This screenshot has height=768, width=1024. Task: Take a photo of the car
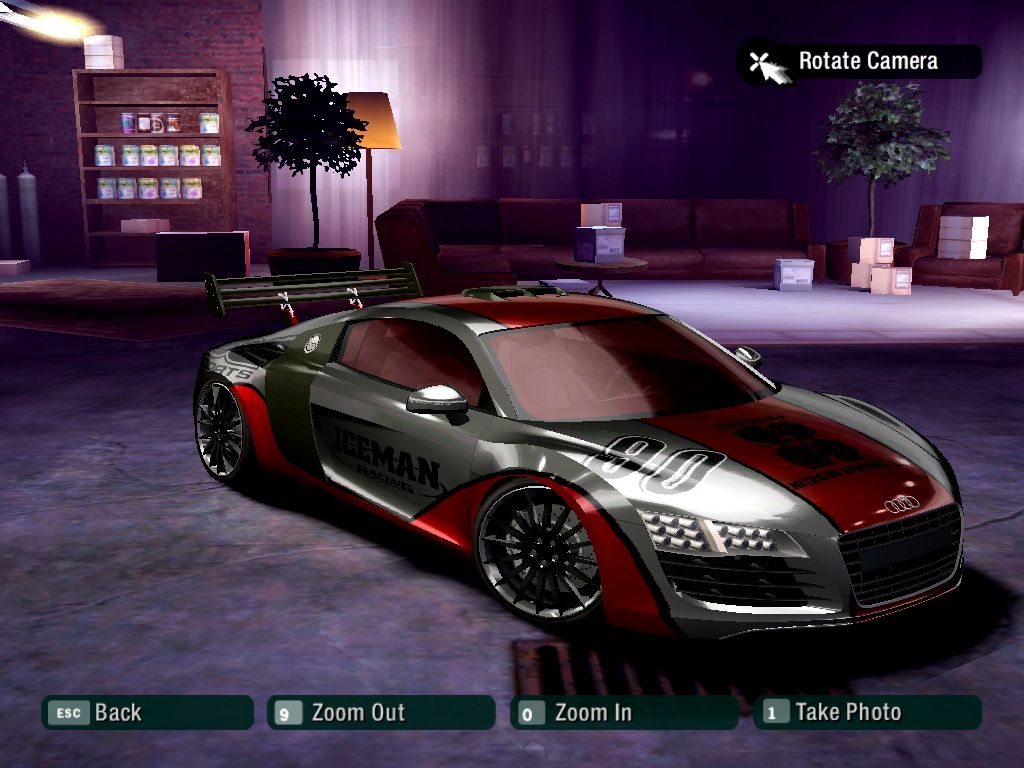coord(867,713)
